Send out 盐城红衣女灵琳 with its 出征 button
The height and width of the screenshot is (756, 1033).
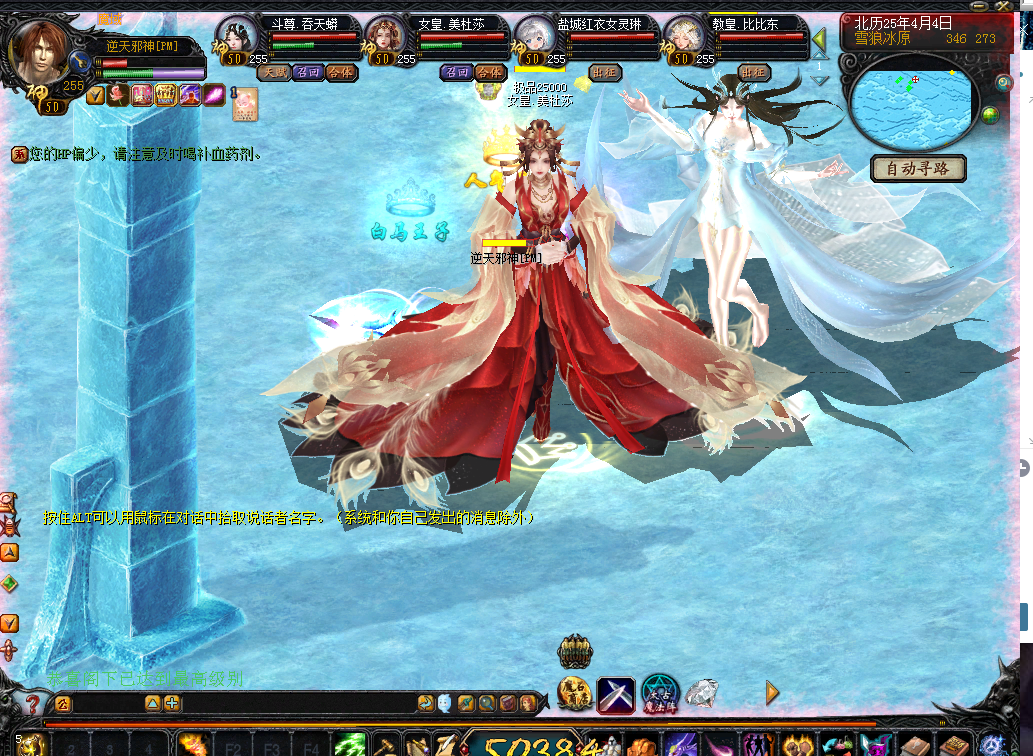[x=604, y=72]
